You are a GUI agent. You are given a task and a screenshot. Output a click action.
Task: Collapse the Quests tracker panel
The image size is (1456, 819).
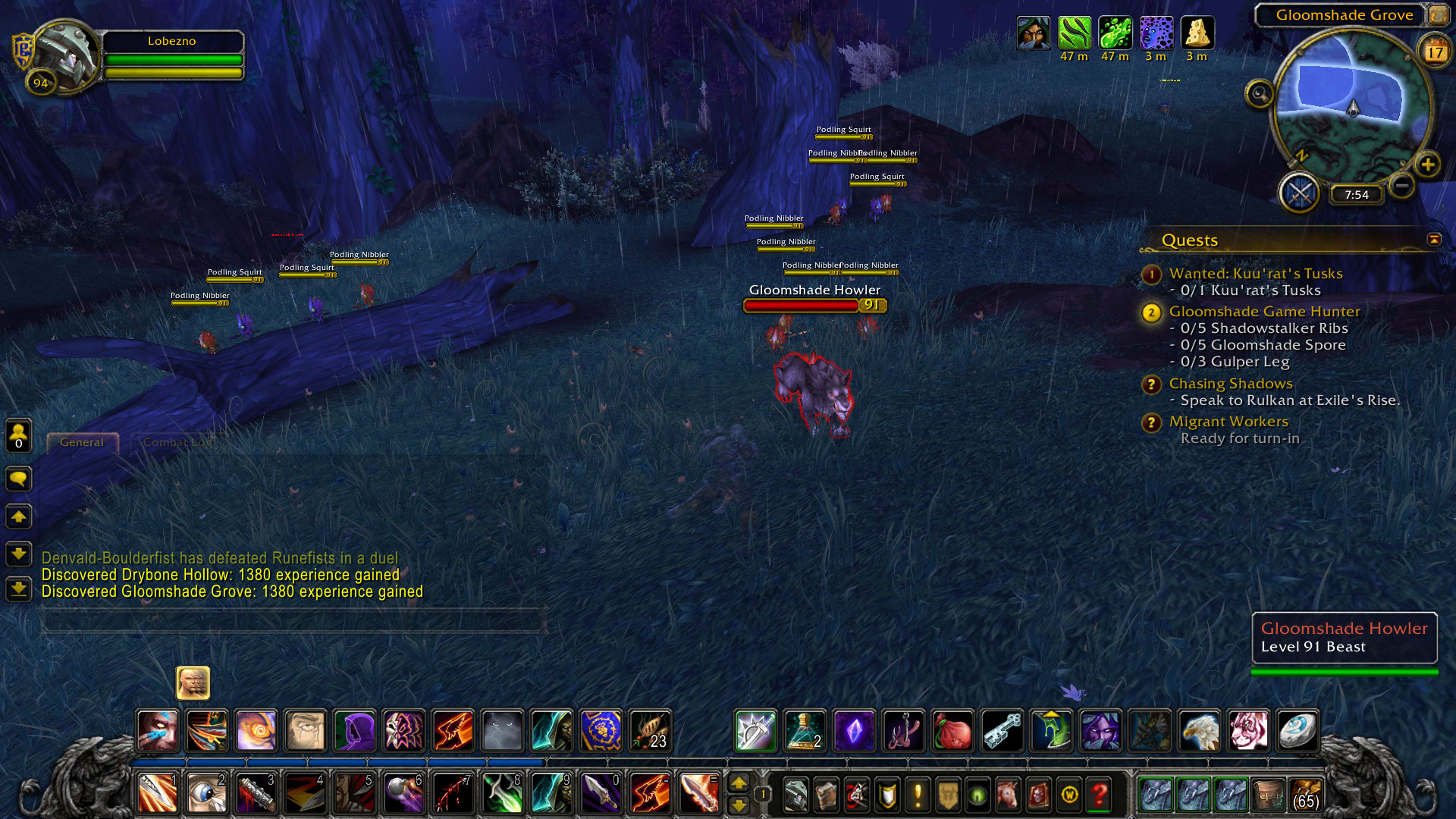pos(1434,240)
